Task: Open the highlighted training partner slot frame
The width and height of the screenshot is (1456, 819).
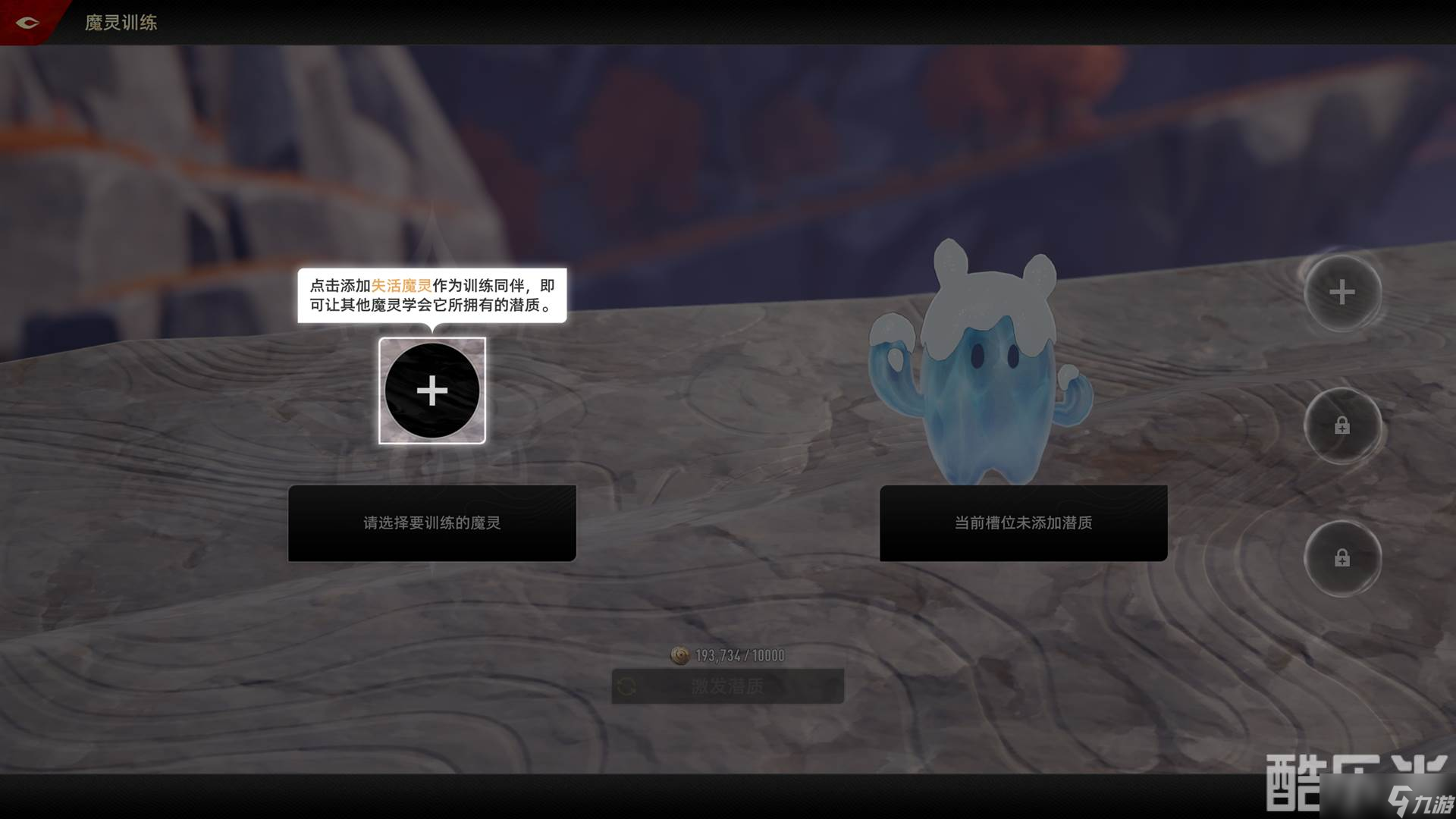Action: point(431,391)
